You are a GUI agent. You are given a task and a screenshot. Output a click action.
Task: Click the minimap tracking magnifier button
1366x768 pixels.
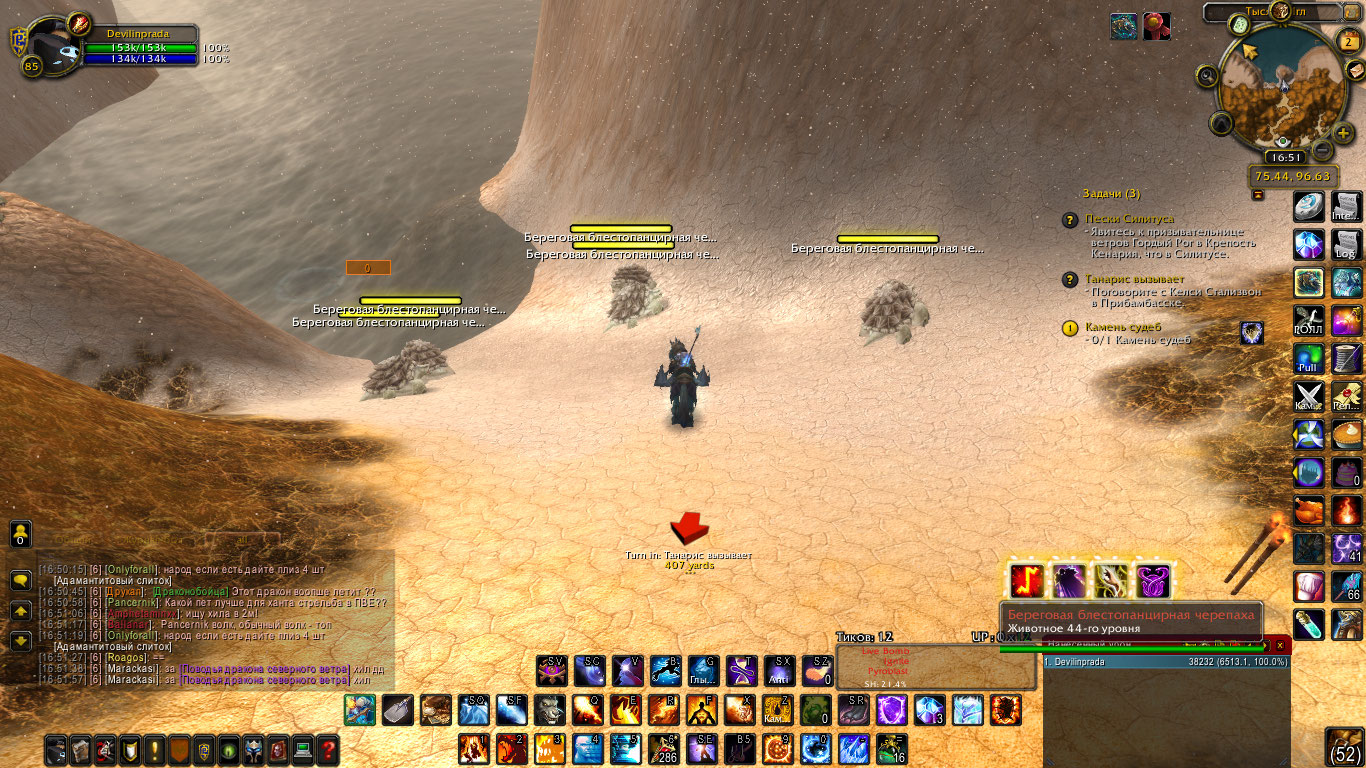(x=1208, y=75)
